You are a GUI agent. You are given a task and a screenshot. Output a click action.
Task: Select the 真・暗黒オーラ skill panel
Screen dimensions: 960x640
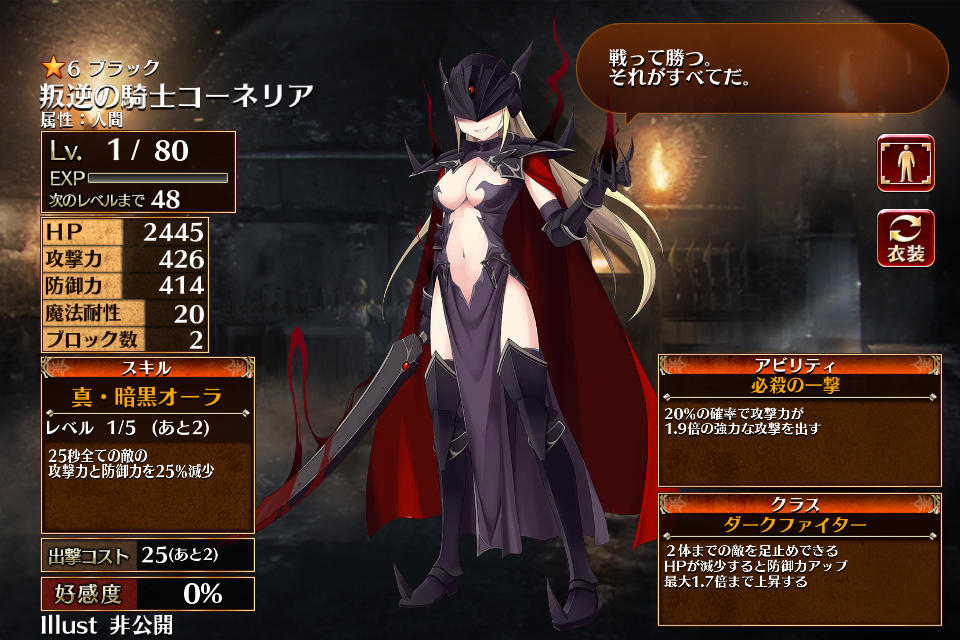148,445
